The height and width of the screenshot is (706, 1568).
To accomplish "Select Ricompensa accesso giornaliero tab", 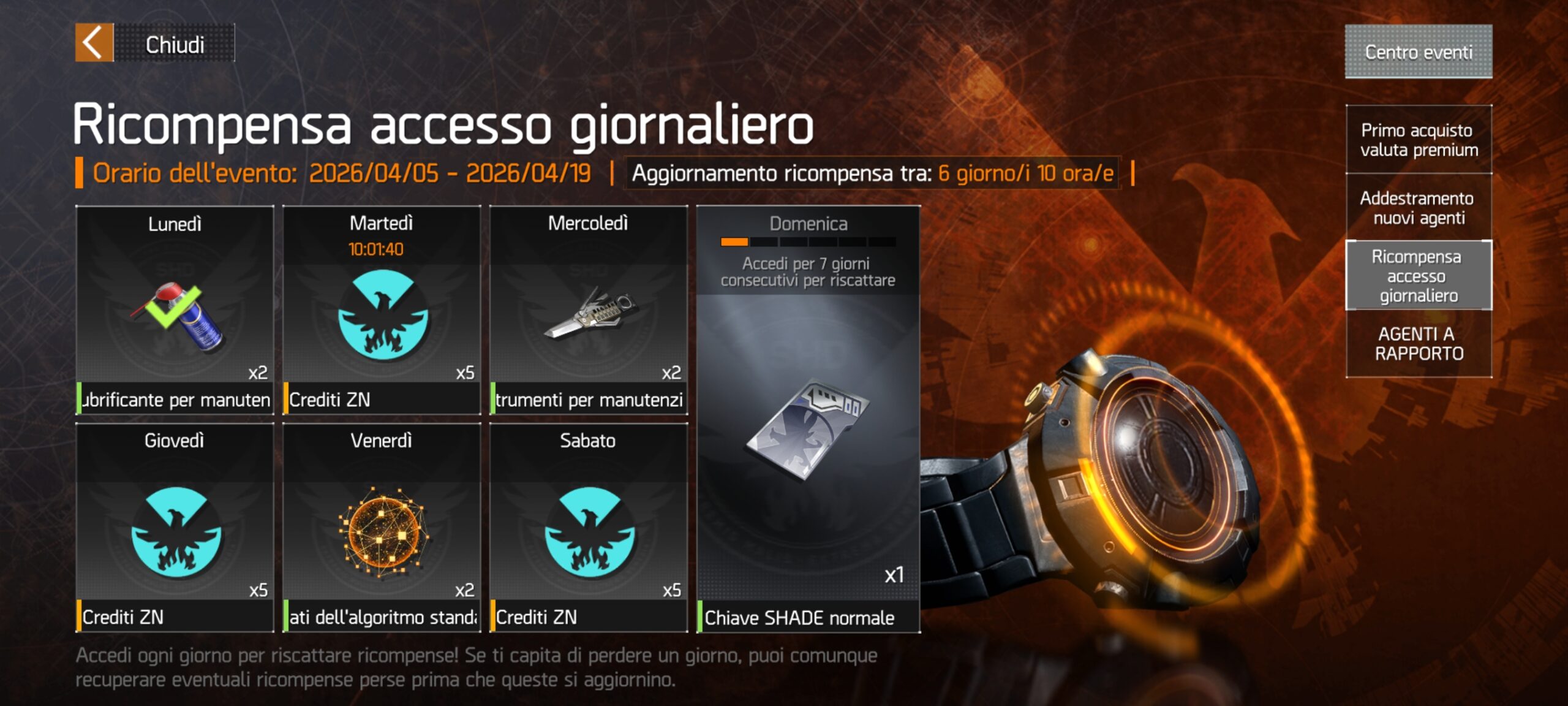I will [x=1419, y=276].
